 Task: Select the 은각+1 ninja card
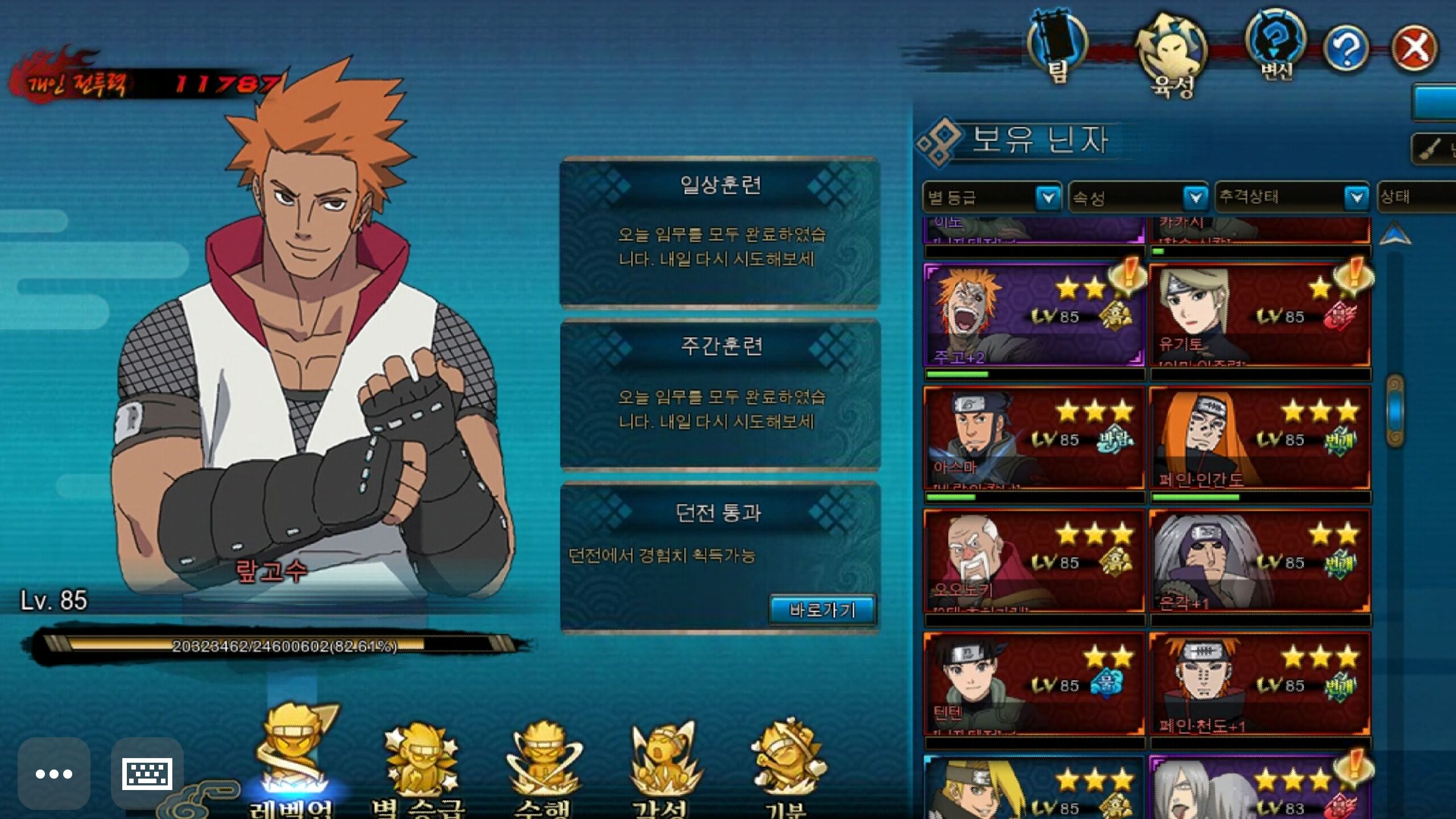click(x=1259, y=561)
